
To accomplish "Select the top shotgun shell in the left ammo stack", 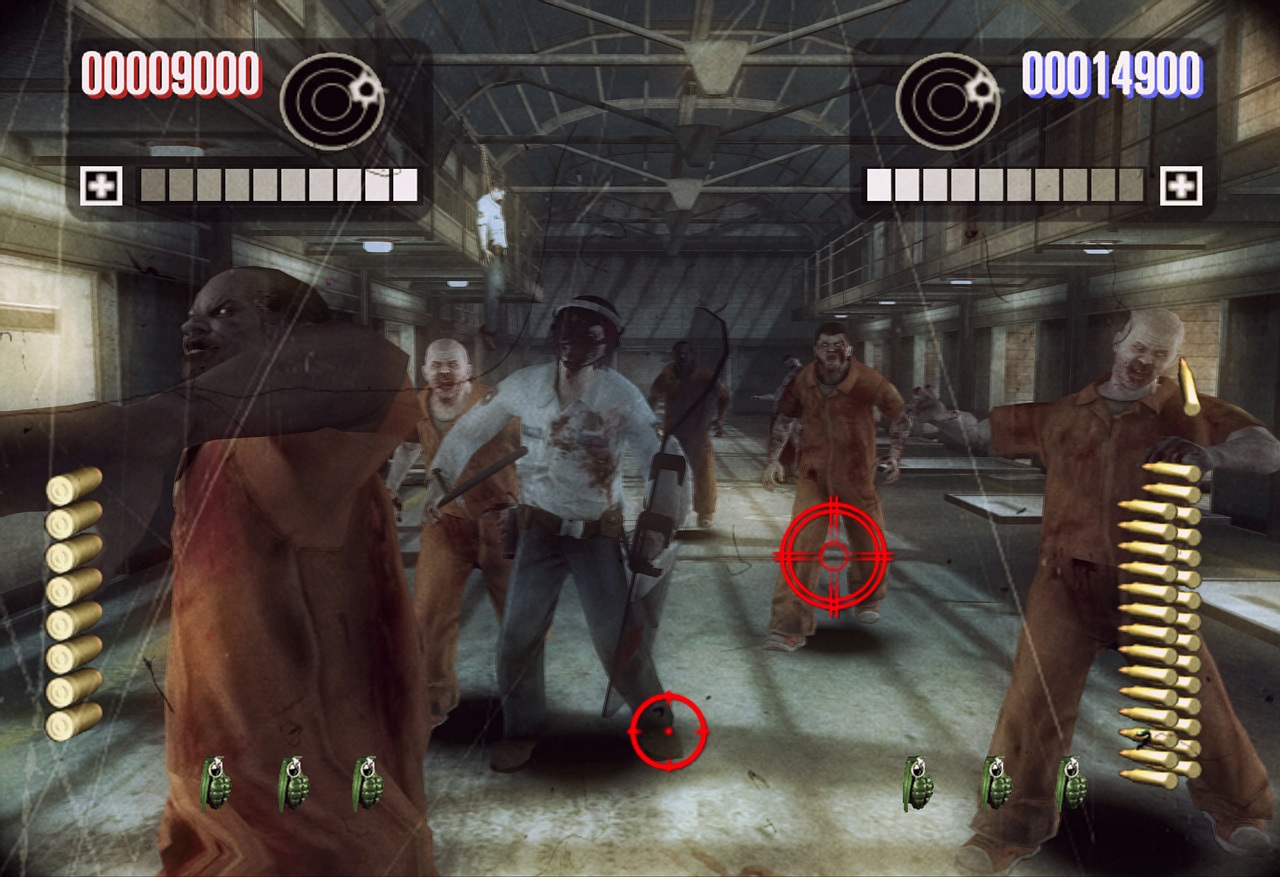I will [x=66, y=489].
